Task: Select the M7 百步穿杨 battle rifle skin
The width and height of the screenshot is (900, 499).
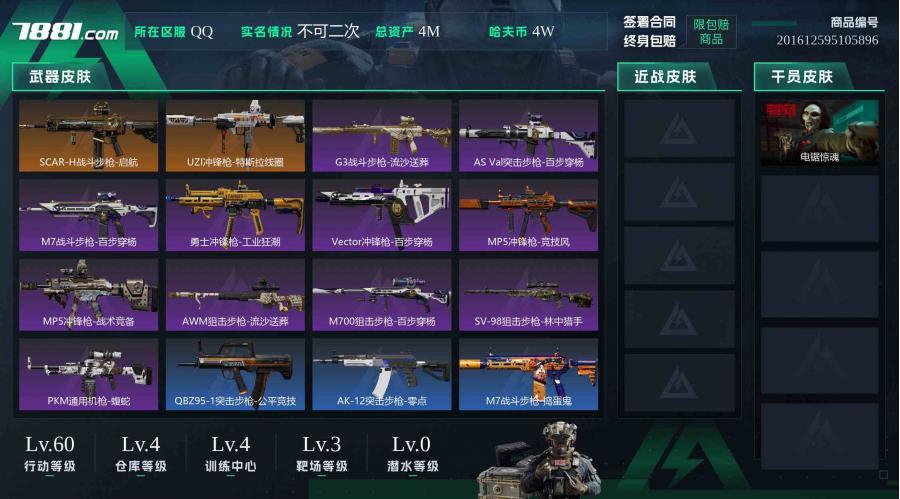Action: coord(88,215)
